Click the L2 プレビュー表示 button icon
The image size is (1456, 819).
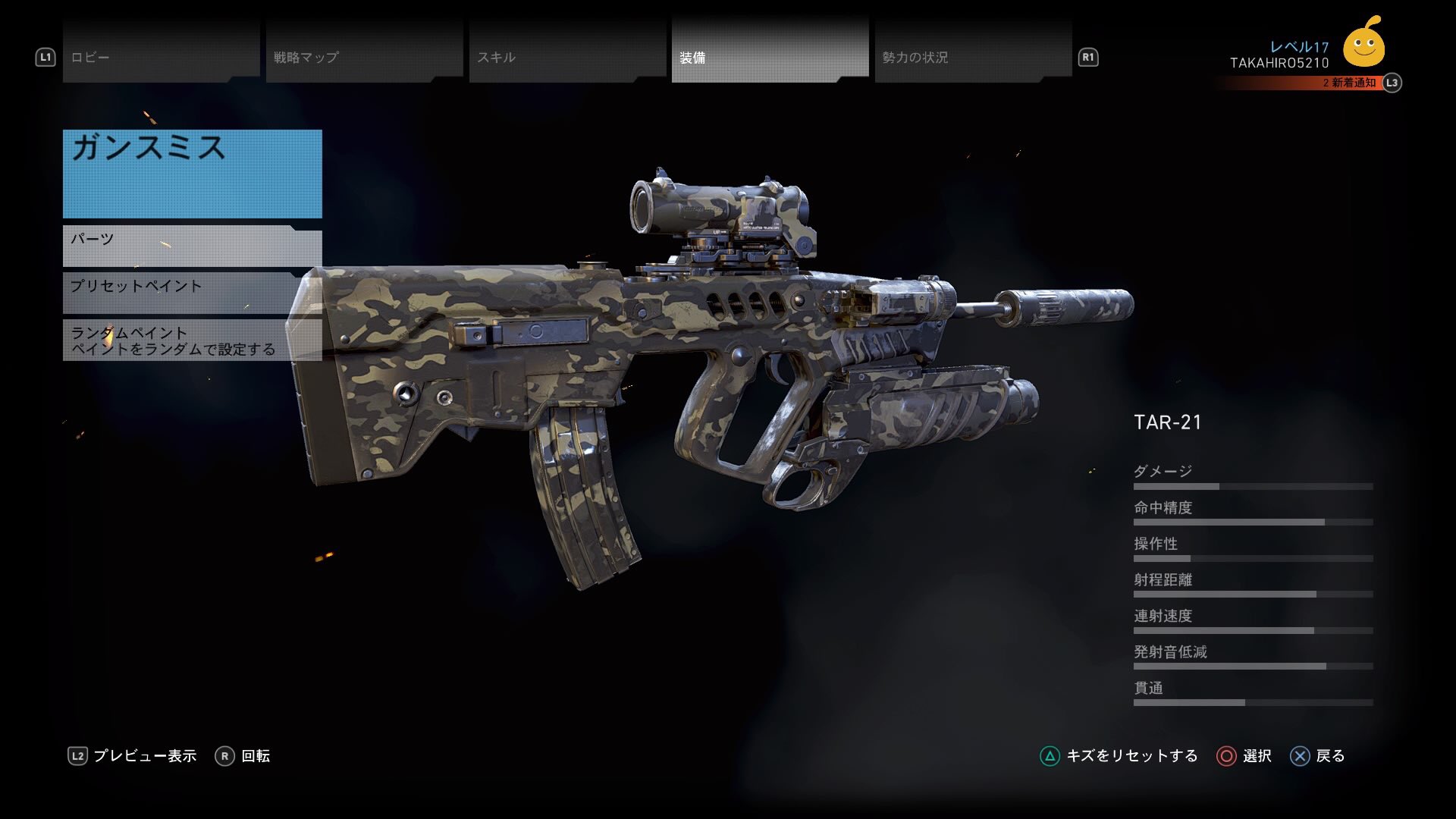[78, 755]
